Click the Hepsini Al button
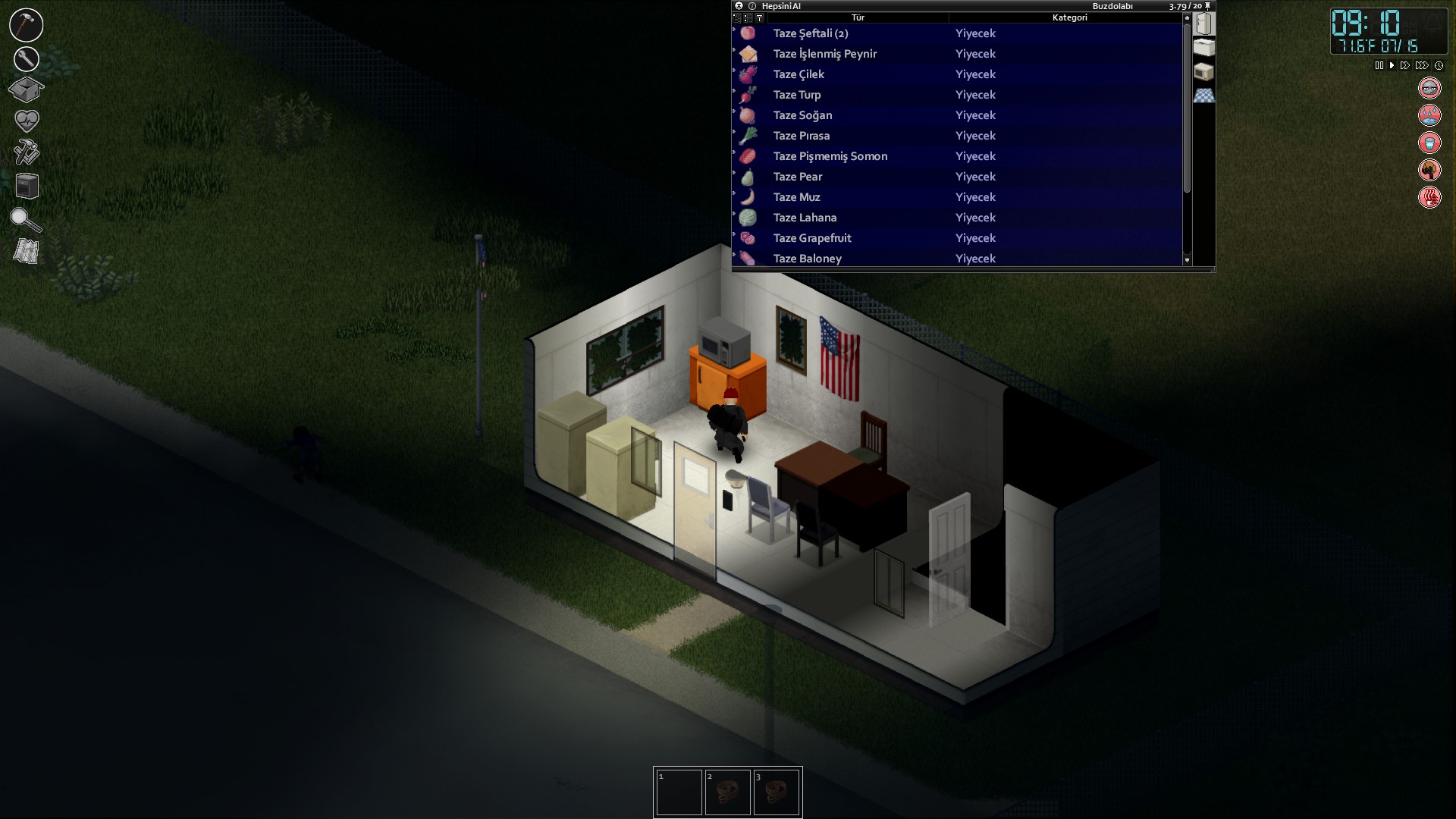1456x819 pixels. tap(781, 6)
